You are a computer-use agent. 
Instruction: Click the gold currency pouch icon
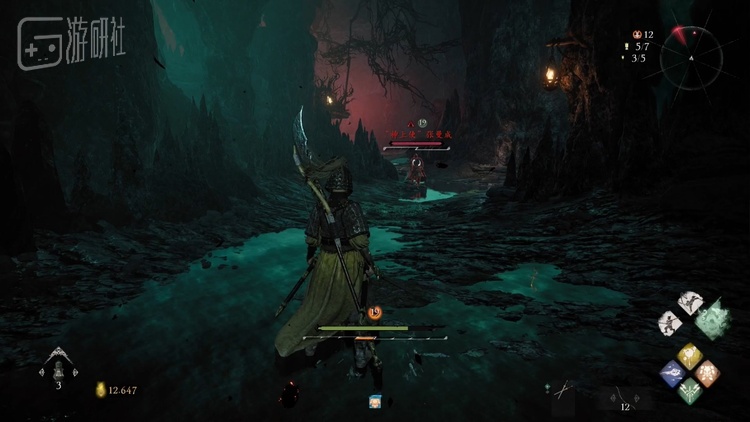tap(101, 390)
